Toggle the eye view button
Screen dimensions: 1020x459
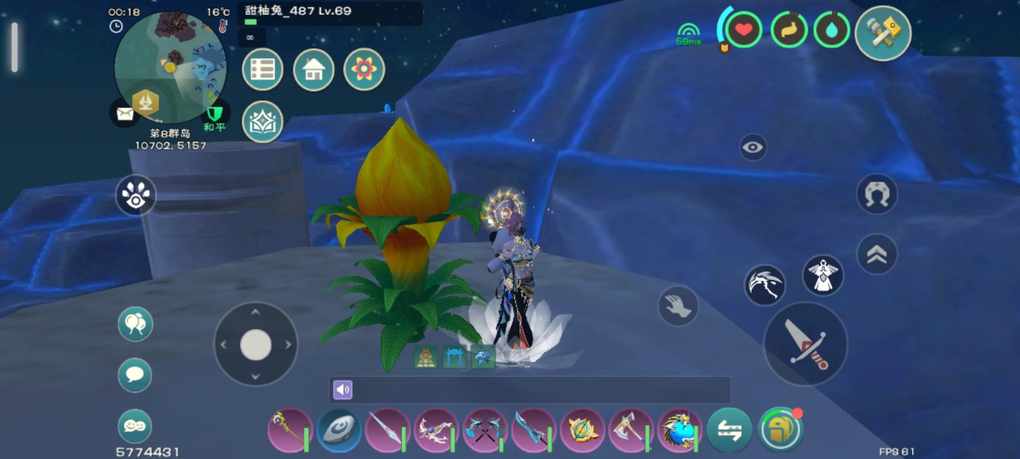pos(753,148)
